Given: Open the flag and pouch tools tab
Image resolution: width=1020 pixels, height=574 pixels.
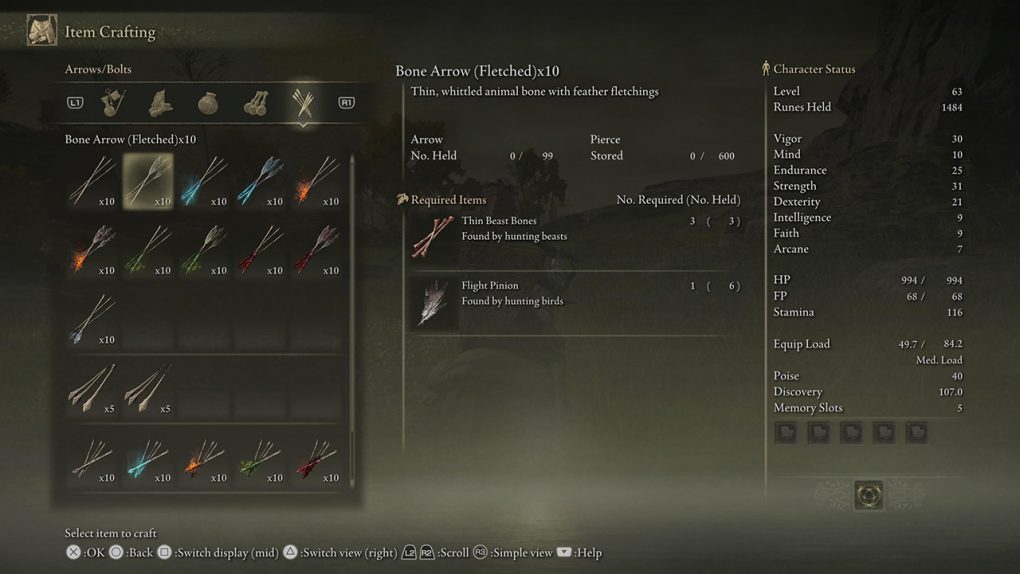Looking at the screenshot, I should [113, 102].
